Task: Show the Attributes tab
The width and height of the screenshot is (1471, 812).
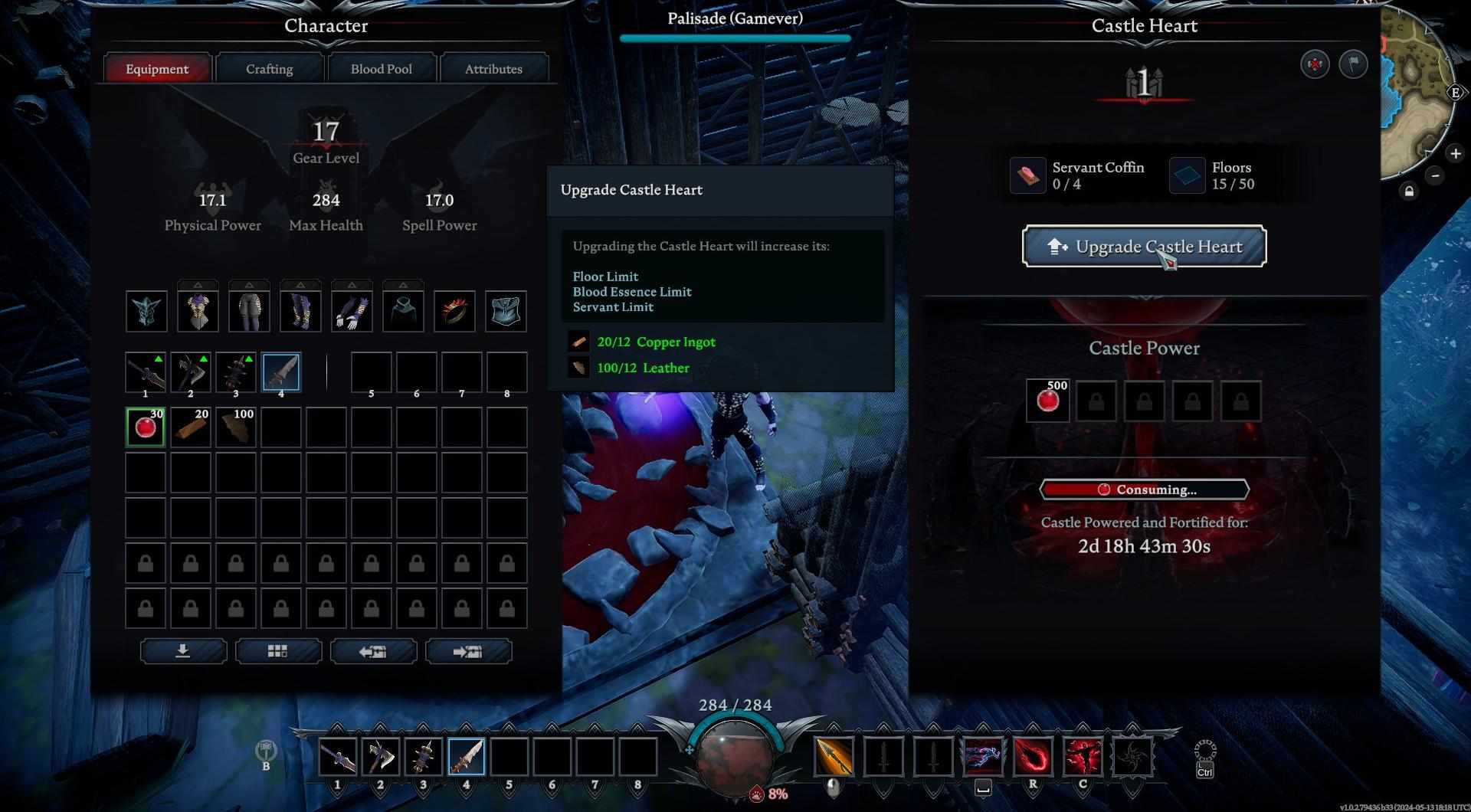Action: click(x=493, y=69)
